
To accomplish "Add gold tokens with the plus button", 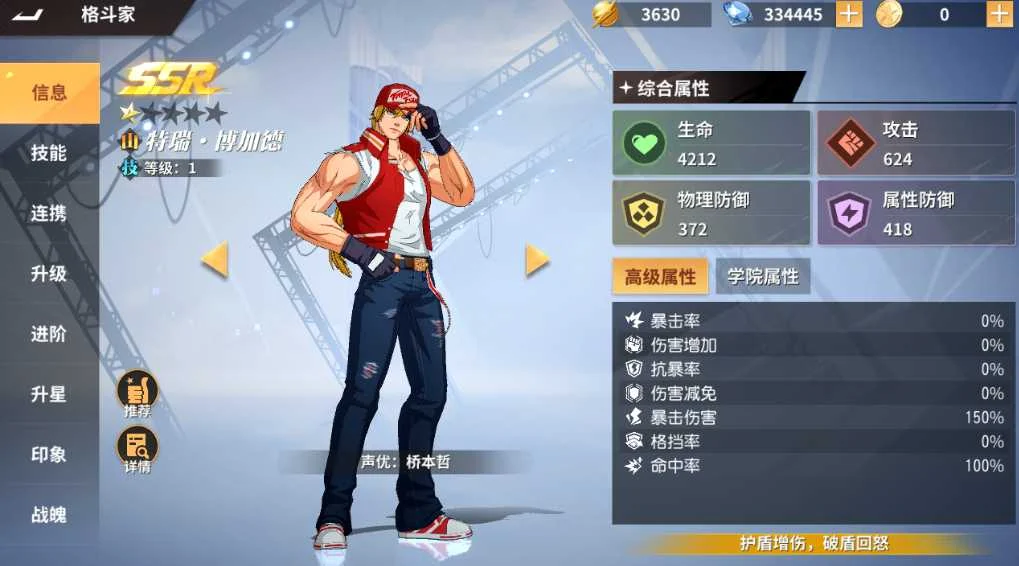I will (999, 14).
